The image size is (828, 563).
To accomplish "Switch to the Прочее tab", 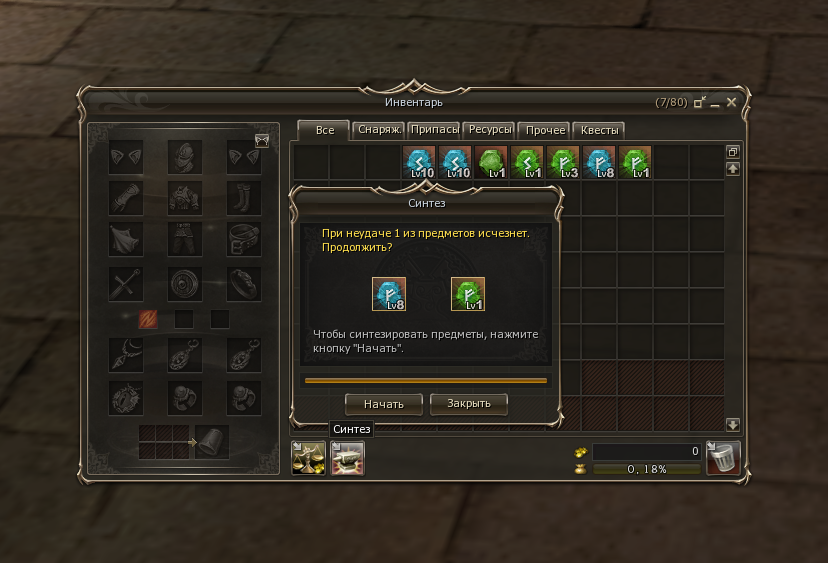I will point(546,130).
